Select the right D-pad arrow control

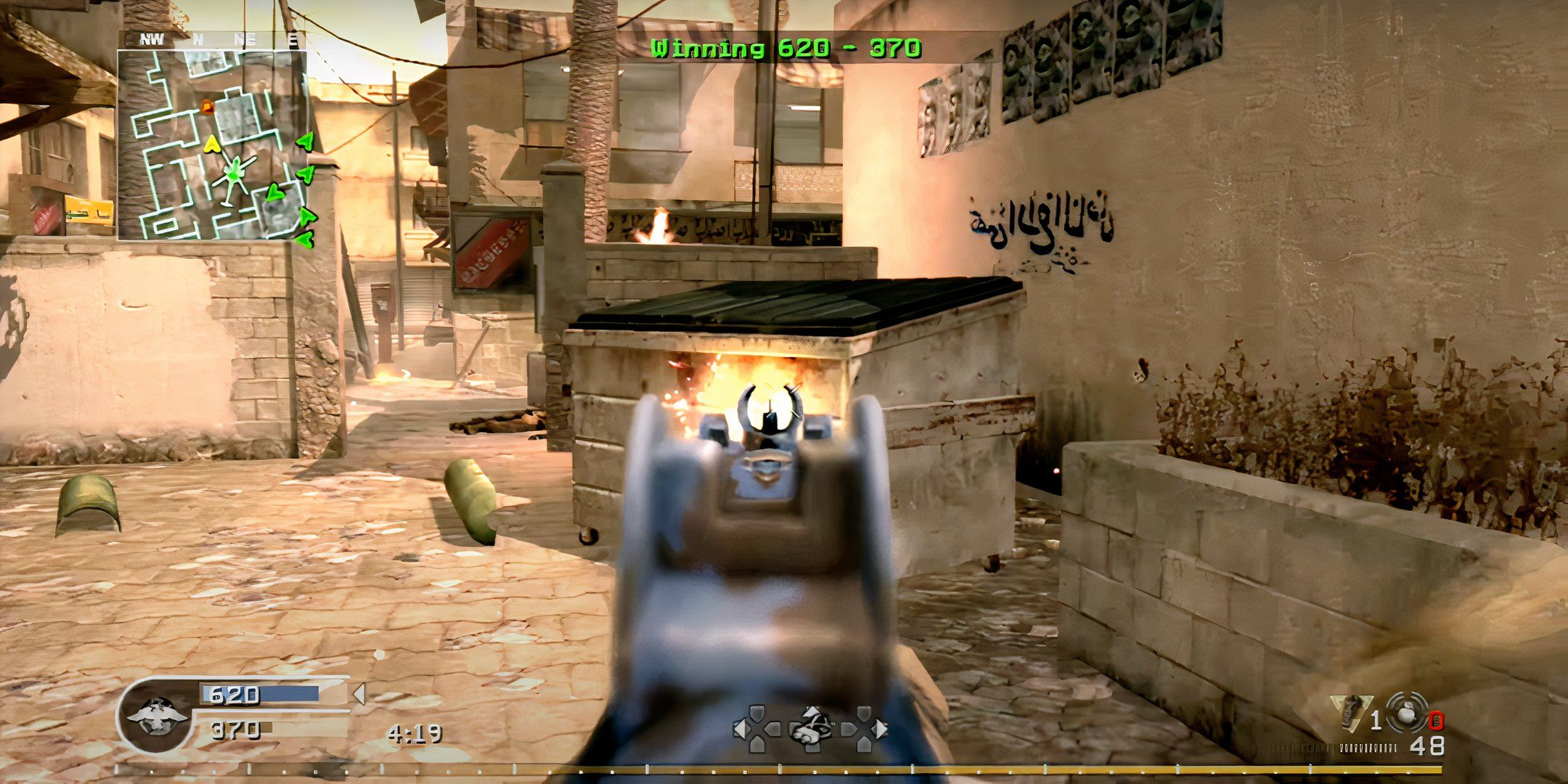pyautogui.click(x=880, y=729)
